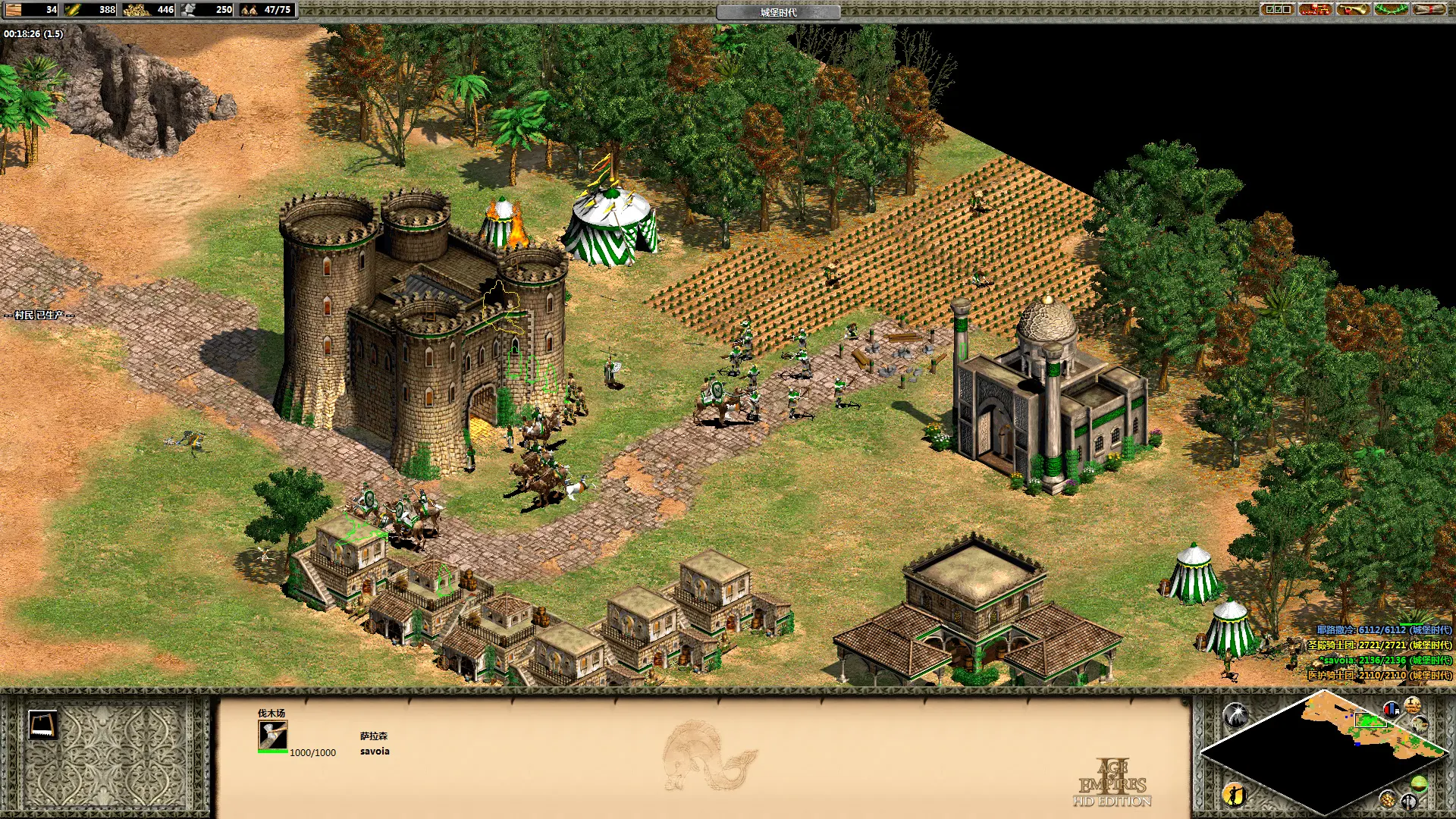Toggle the red and blue banner stats button
Image resolution: width=1456 pixels, height=819 pixels.
[1391, 709]
